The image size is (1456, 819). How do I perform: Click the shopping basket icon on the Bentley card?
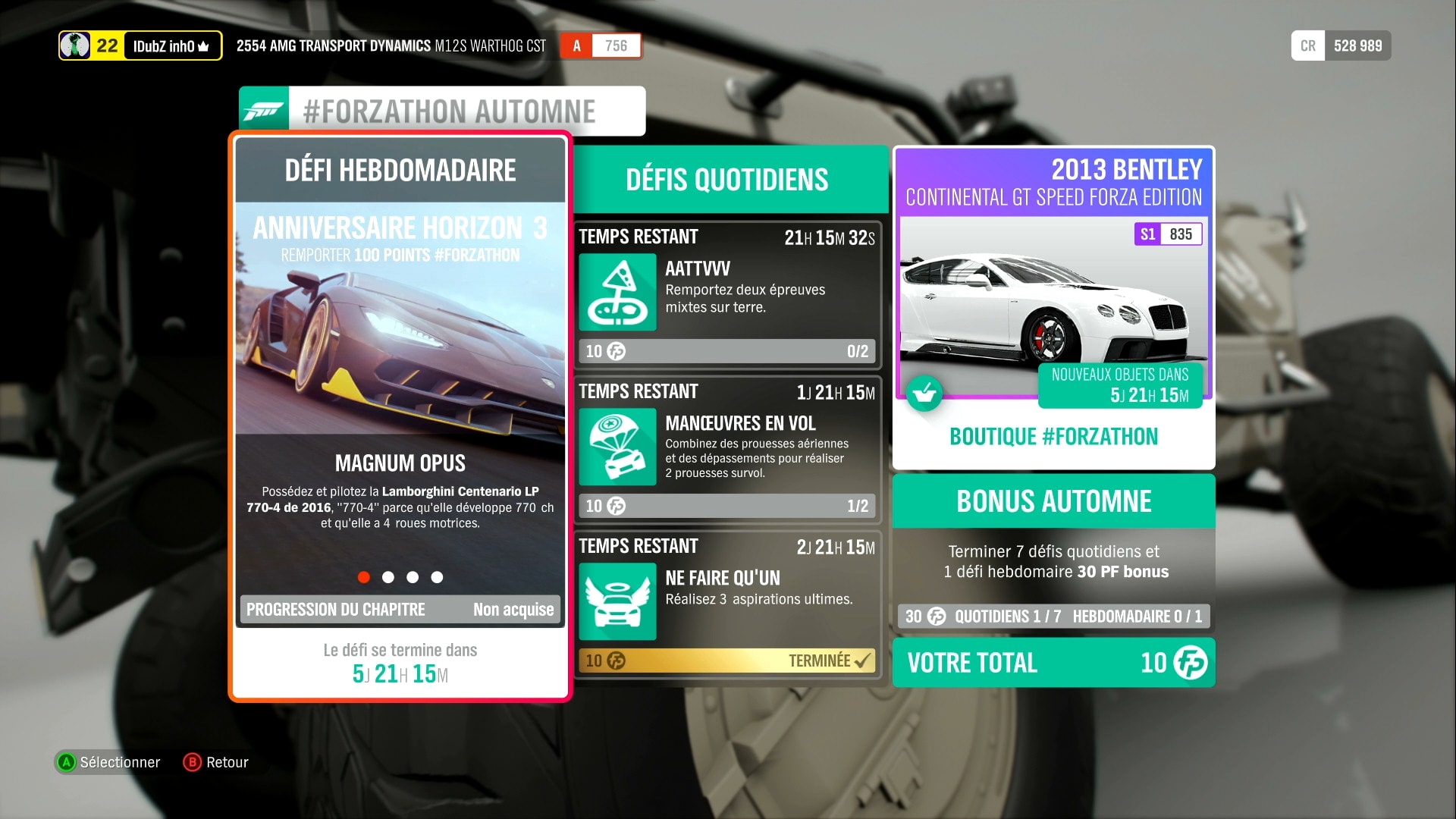(x=925, y=394)
